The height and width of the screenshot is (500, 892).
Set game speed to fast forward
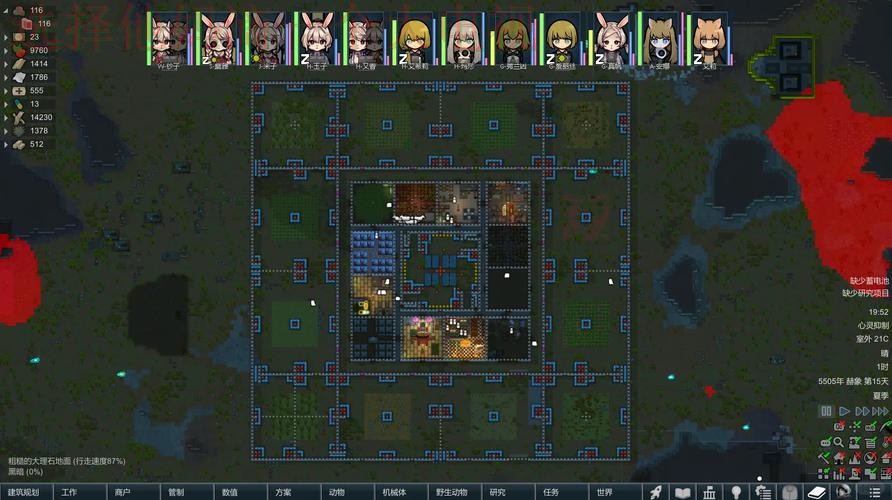coord(863,411)
